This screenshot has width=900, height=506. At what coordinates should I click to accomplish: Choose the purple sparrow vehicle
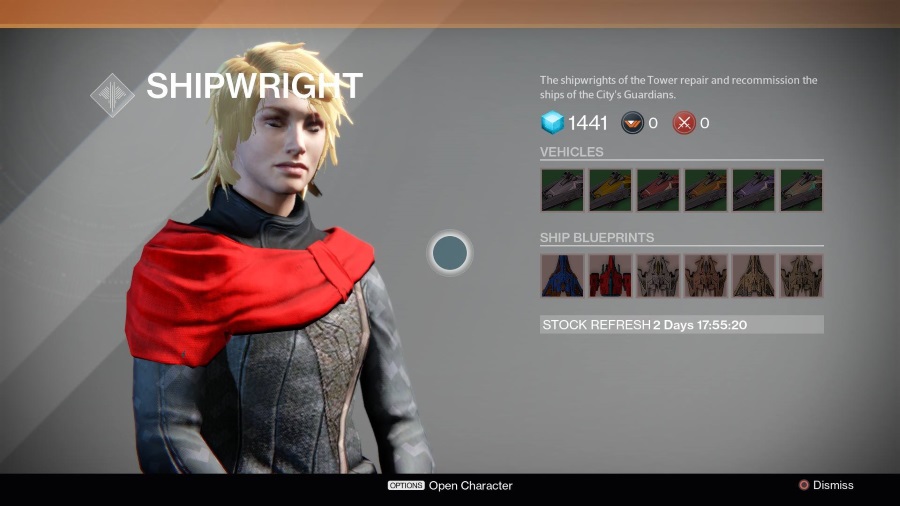pyautogui.click(x=753, y=190)
